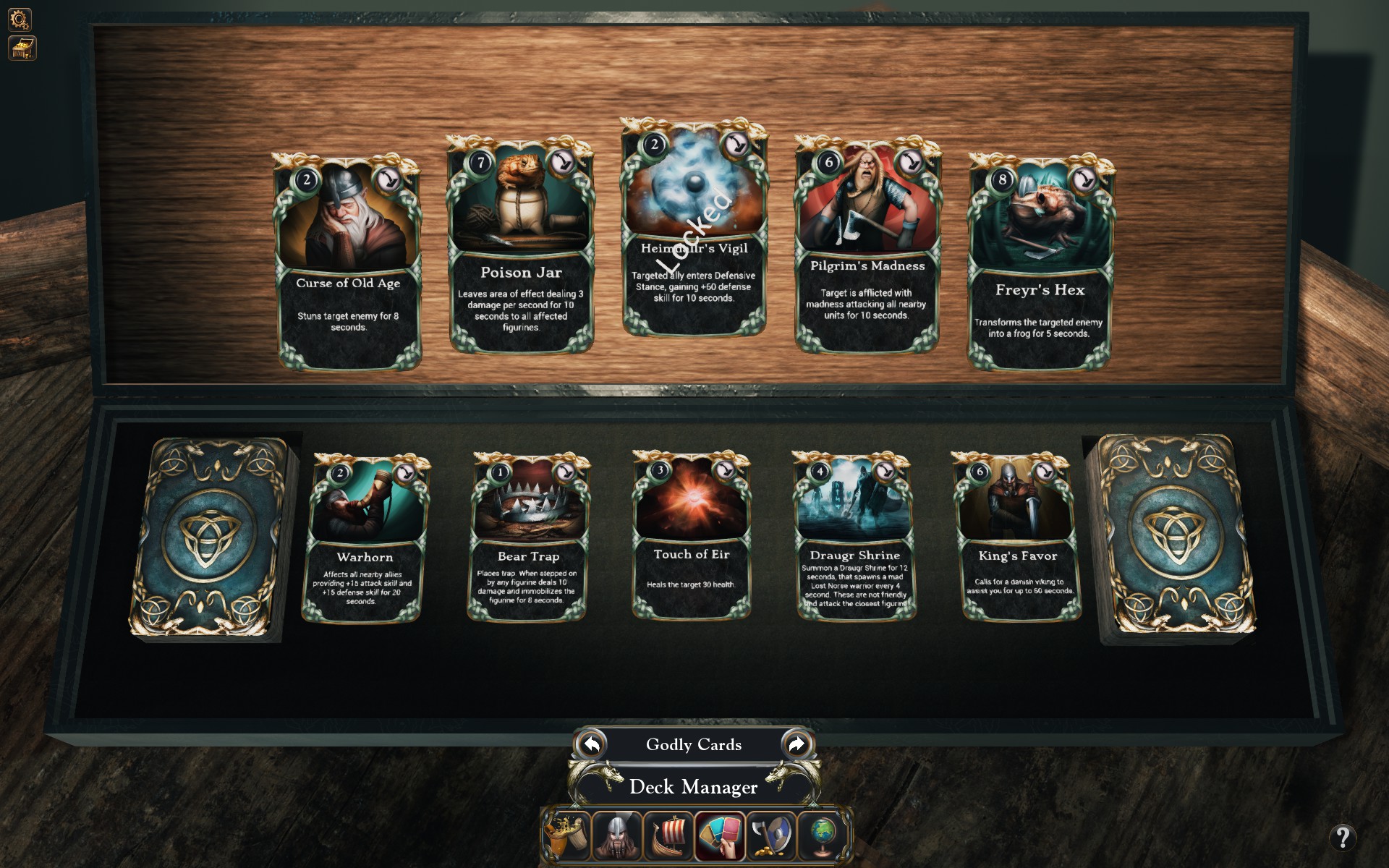1389x868 pixels.
Task: Select the Curse of Old Age card
Action: 348,262
